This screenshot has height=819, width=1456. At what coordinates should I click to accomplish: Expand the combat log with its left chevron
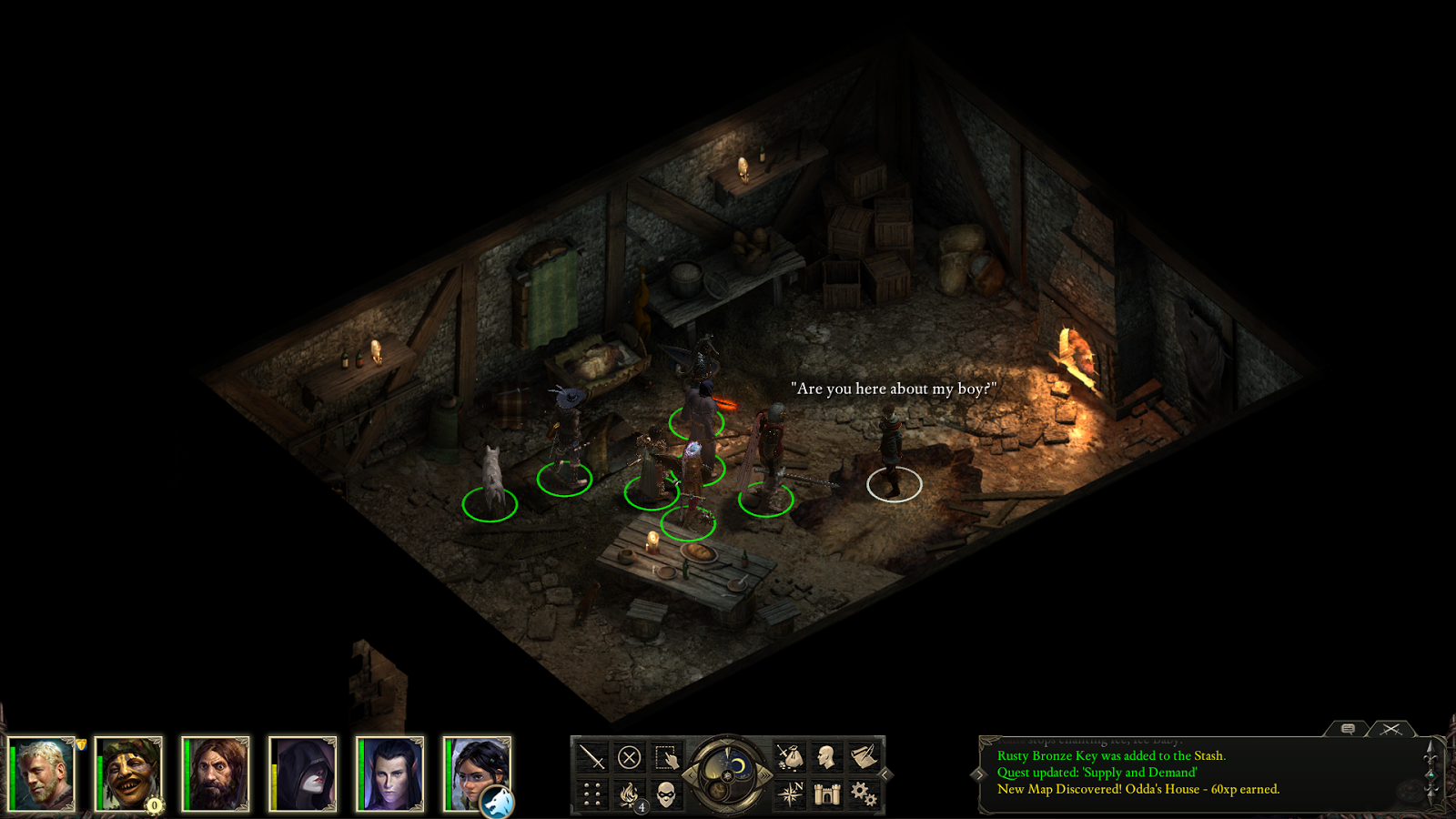[x=980, y=775]
